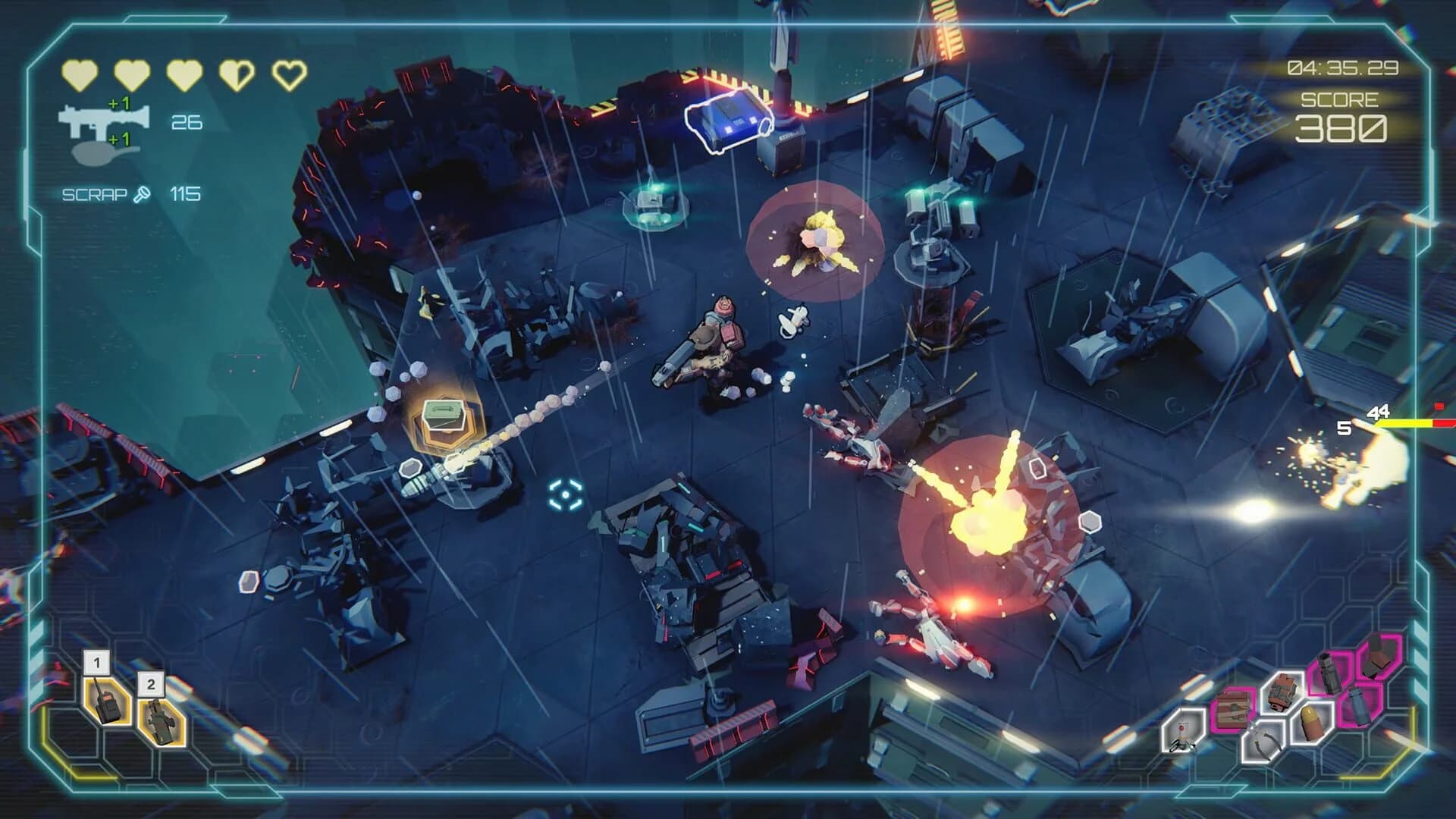Click the bullet item hexagon
The width and height of the screenshot is (1456, 819).
point(1310,722)
